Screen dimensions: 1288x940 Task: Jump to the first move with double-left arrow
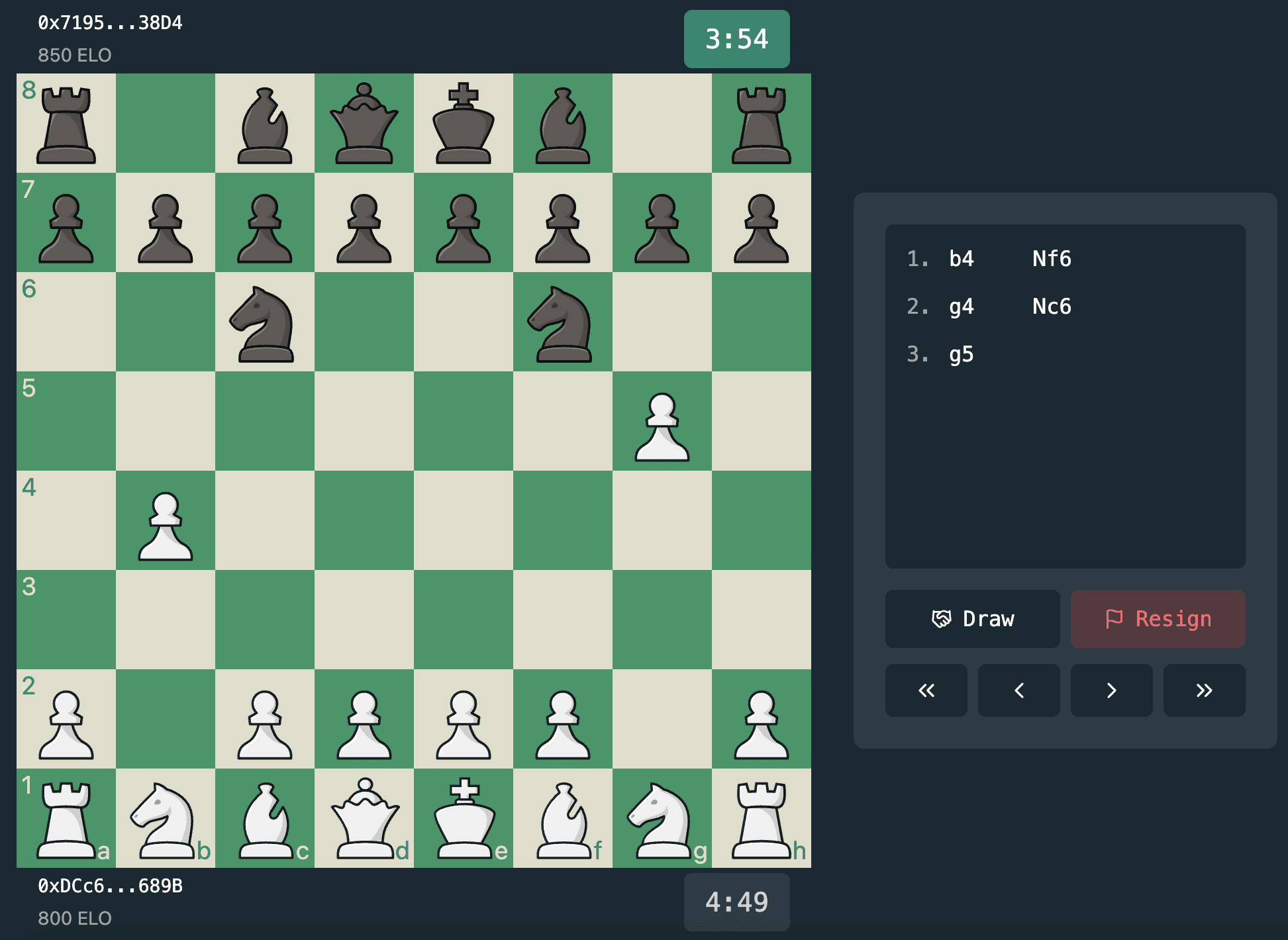click(x=926, y=690)
